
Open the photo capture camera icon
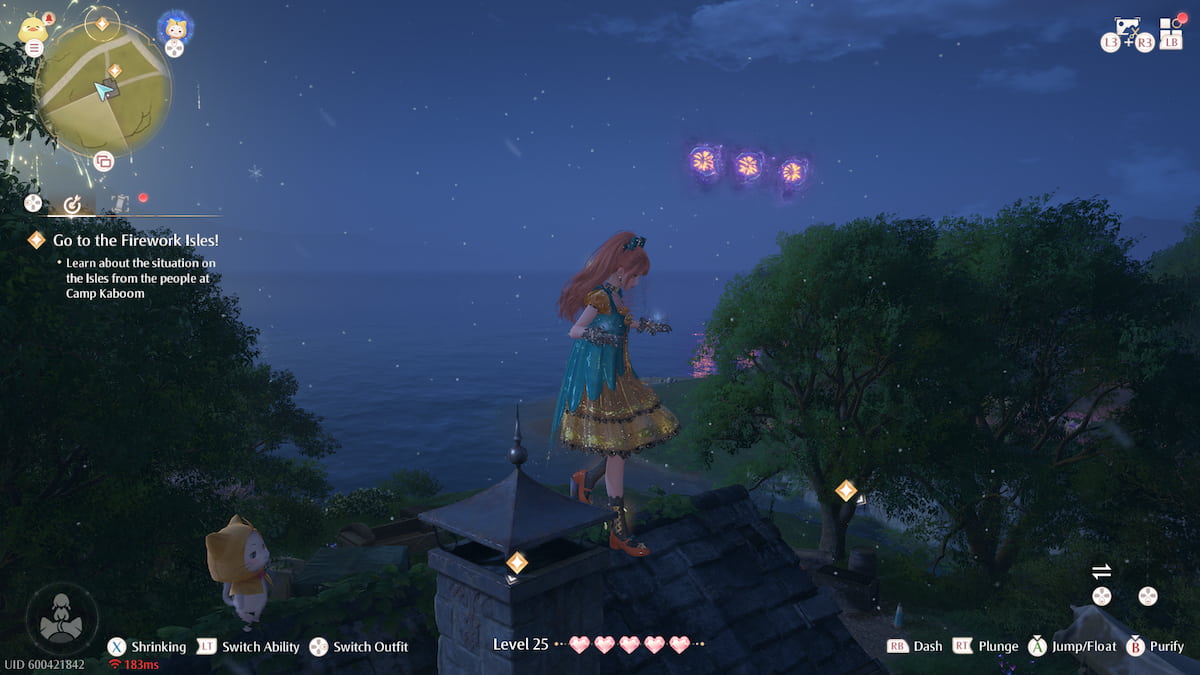pos(1128,28)
